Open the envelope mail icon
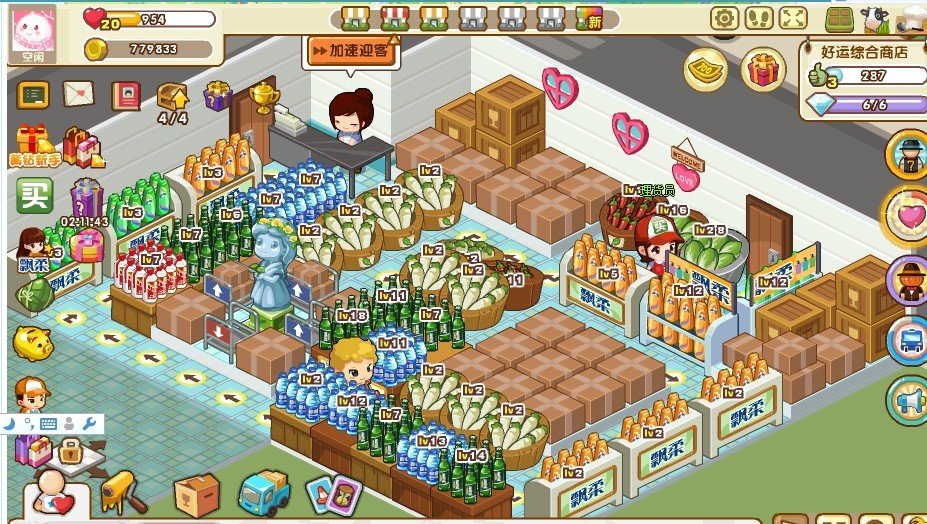Viewport: 927px width, 524px height. pyautogui.click(x=78, y=94)
